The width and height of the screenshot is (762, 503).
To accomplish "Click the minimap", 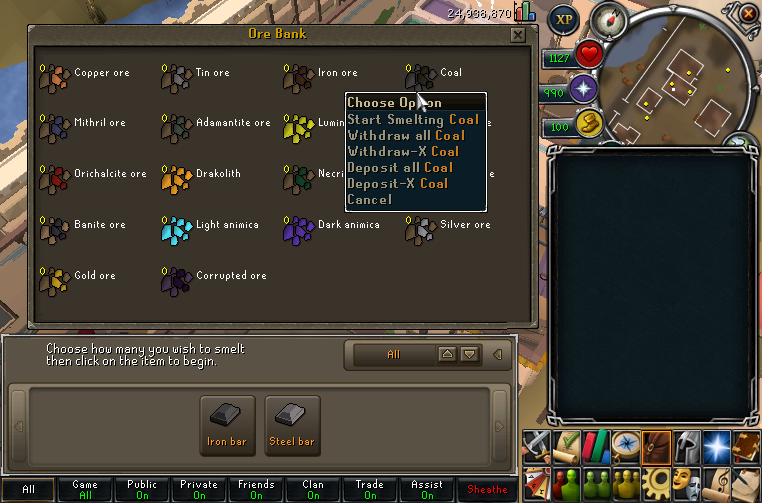I will click(682, 85).
